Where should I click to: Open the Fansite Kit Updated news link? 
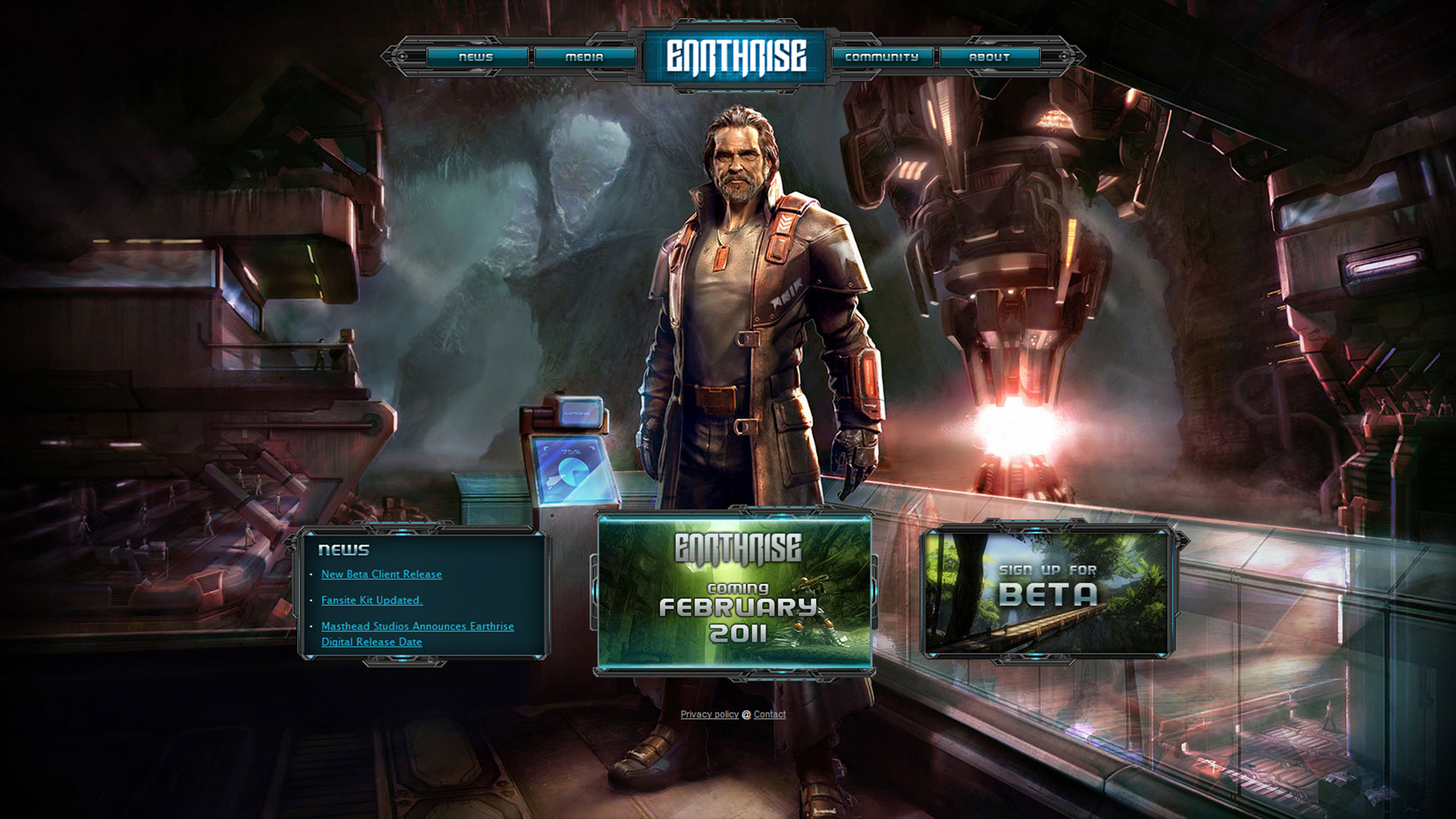coord(372,601)
